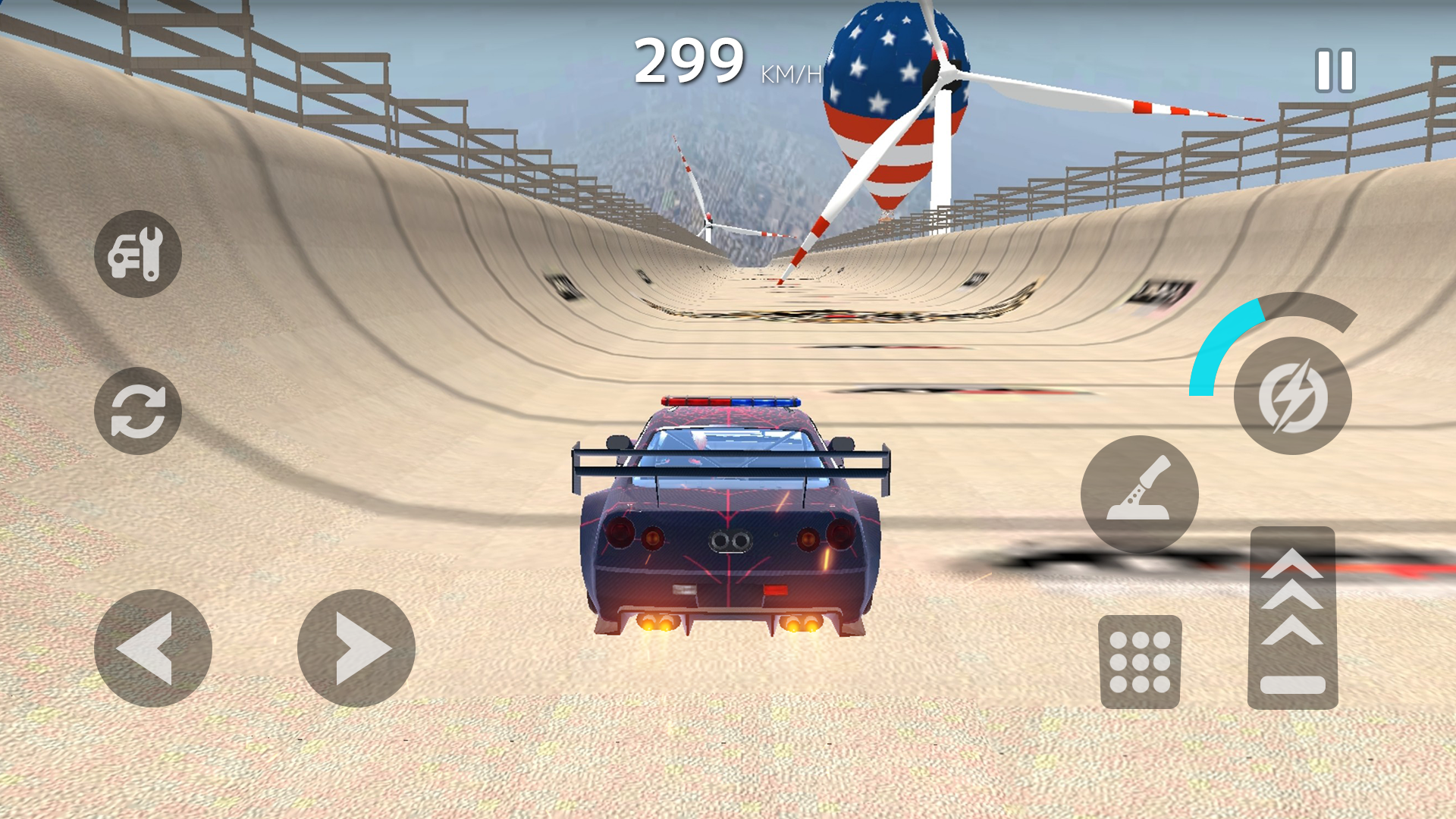The width and height of the screenshot is (1456, 819).
Task: Open the car repair wrench button
Action: click(137, 254)
